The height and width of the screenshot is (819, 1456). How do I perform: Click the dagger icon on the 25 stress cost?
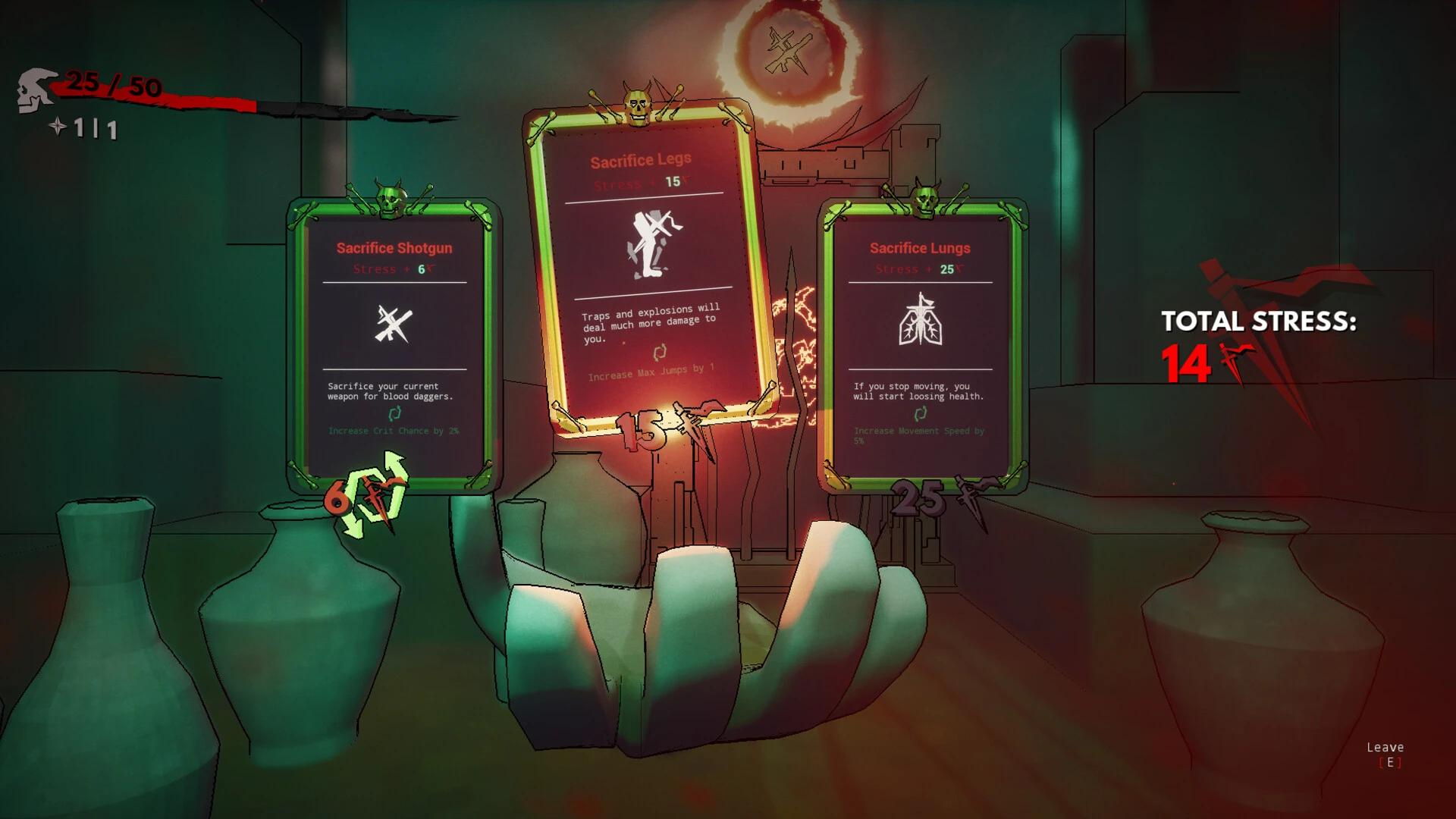(x=967, y=494)
